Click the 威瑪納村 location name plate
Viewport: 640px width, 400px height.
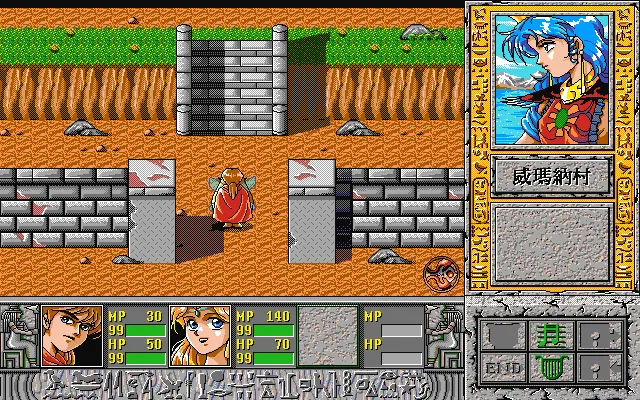551,177
